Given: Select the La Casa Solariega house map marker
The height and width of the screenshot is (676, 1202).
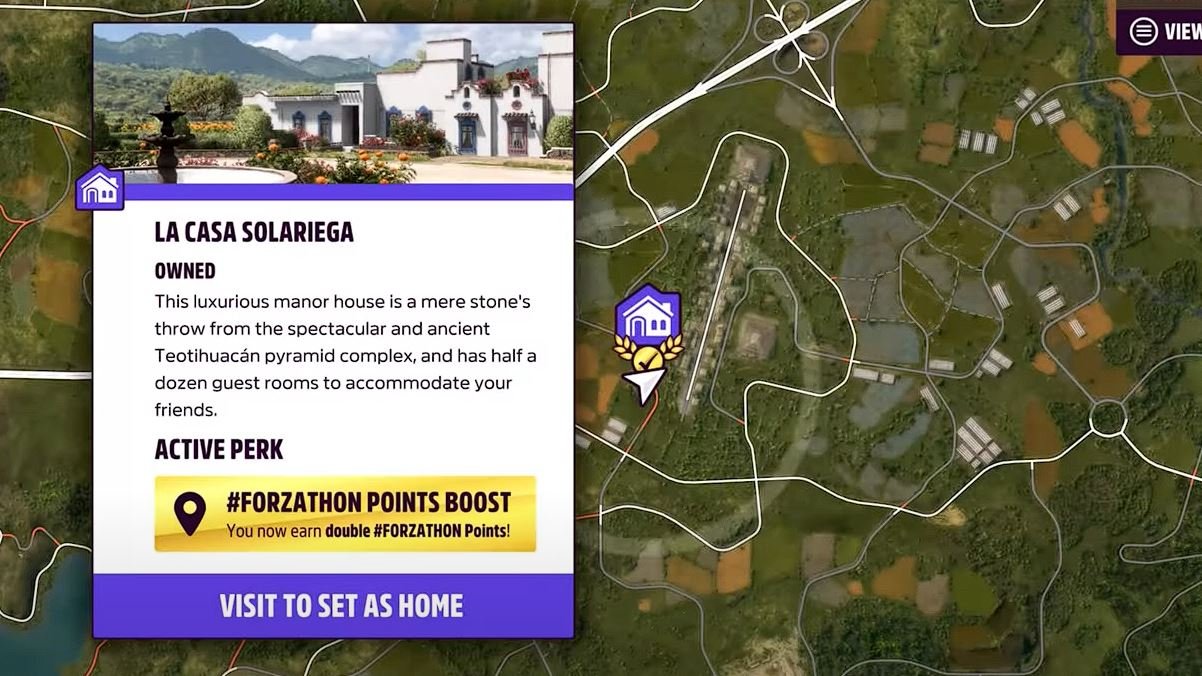Looking at the screenshot, I should point(648,316).
